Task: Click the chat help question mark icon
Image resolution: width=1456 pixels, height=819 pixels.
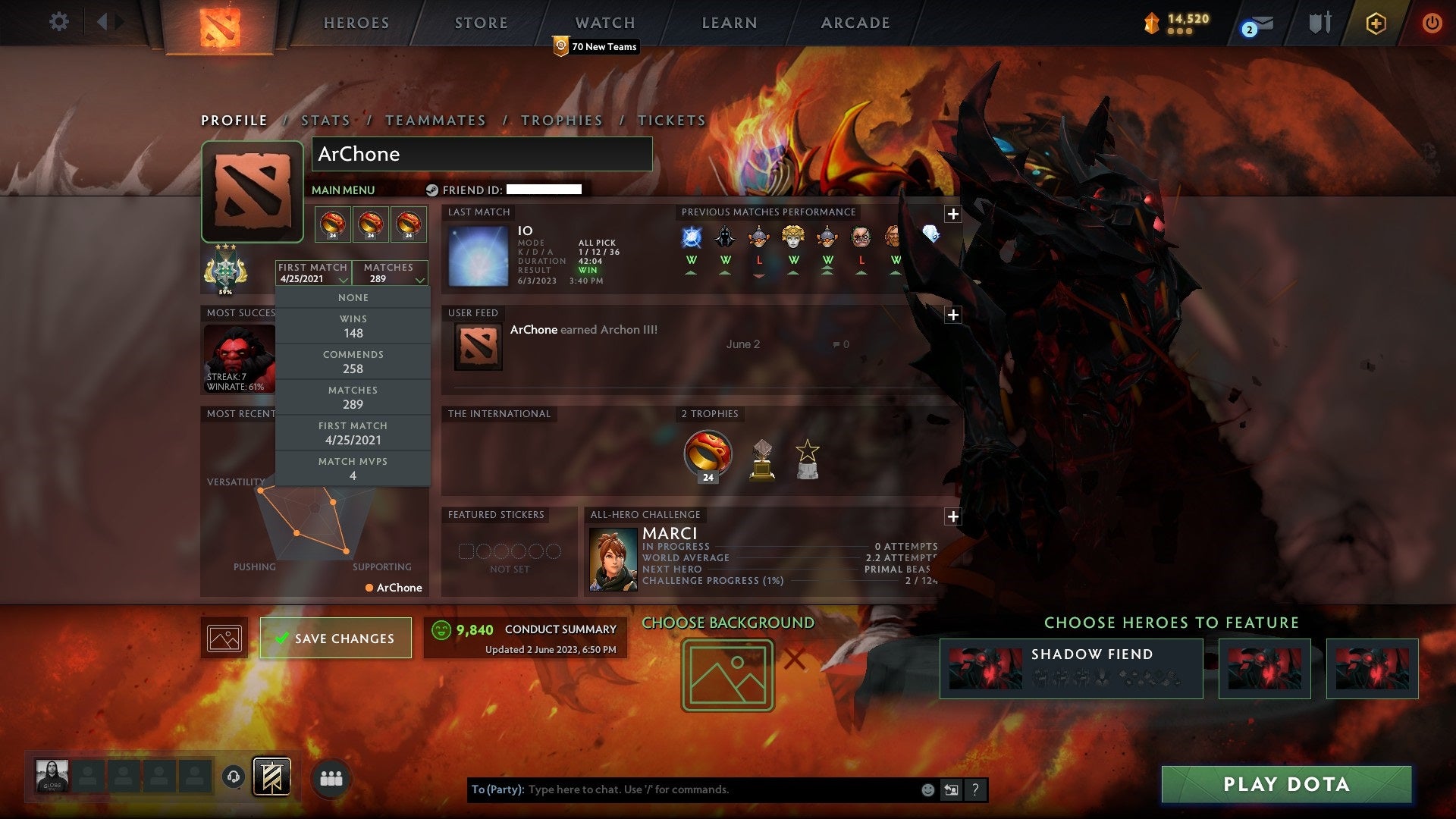Action: coord(975,789)
